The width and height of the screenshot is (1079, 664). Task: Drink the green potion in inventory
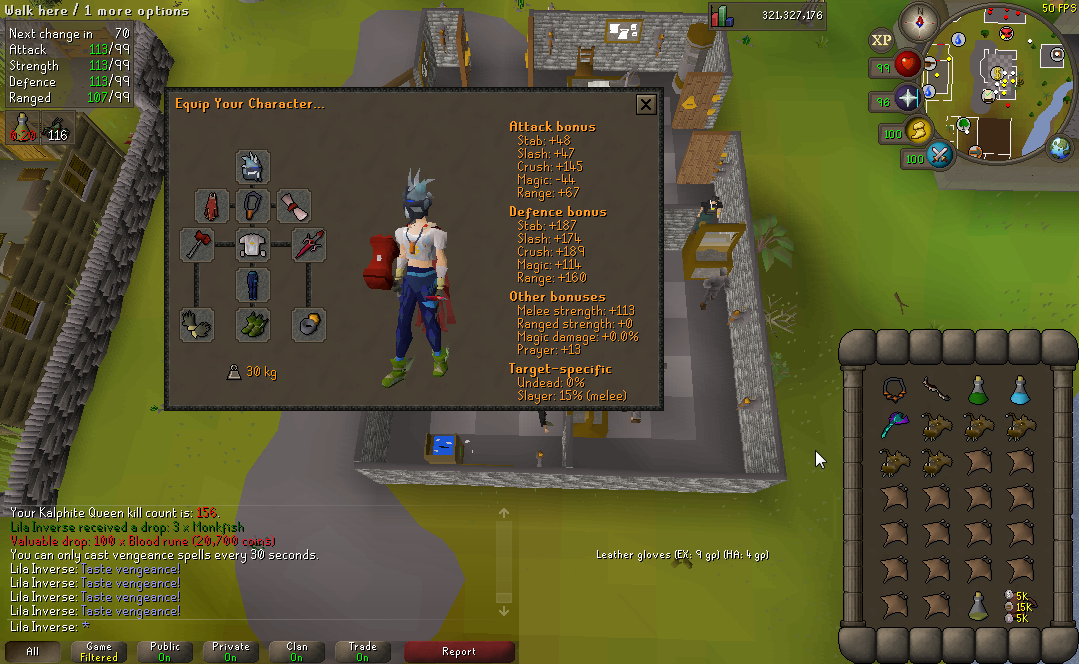979,389
